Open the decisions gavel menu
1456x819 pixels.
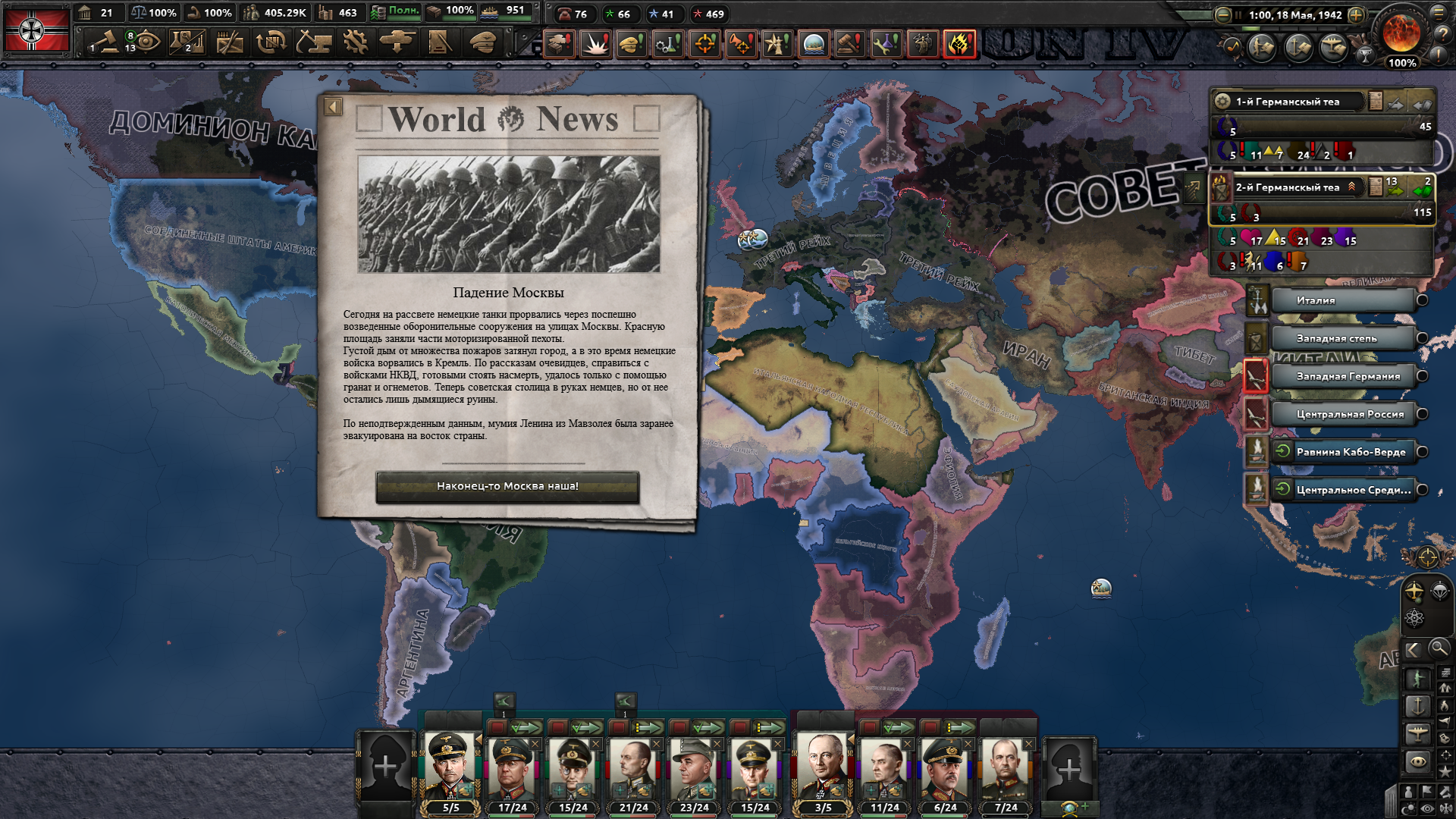(105, 42)
